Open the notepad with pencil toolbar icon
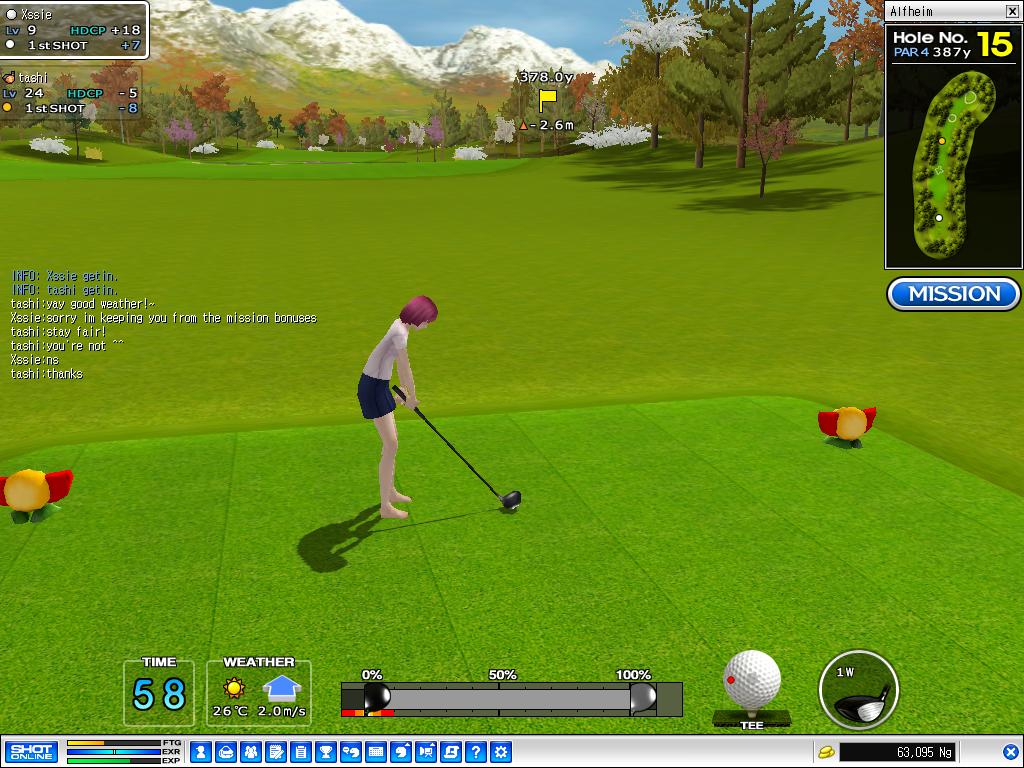1024x768 pixels. pos(275,751)
